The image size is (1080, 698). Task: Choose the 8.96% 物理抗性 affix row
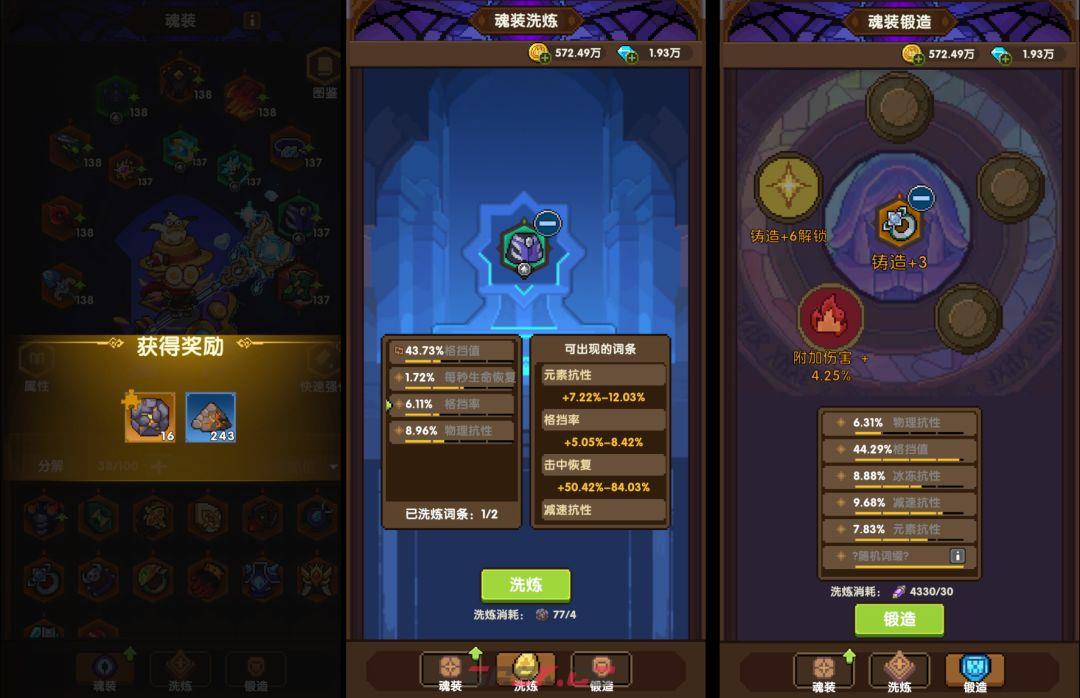pyautogui.click(x=452, y=431)
